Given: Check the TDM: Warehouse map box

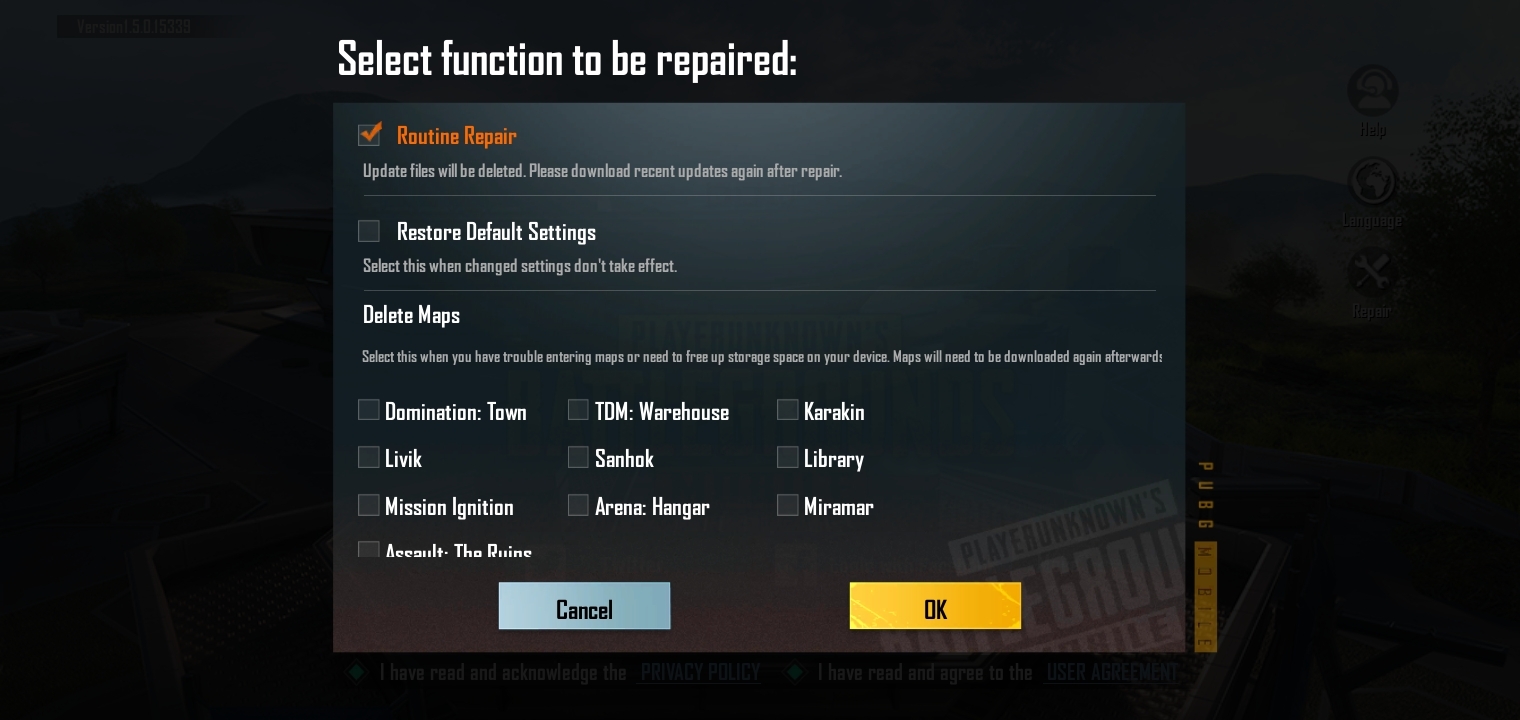Looking at the screenshot, I should click(x=578, y=410).
